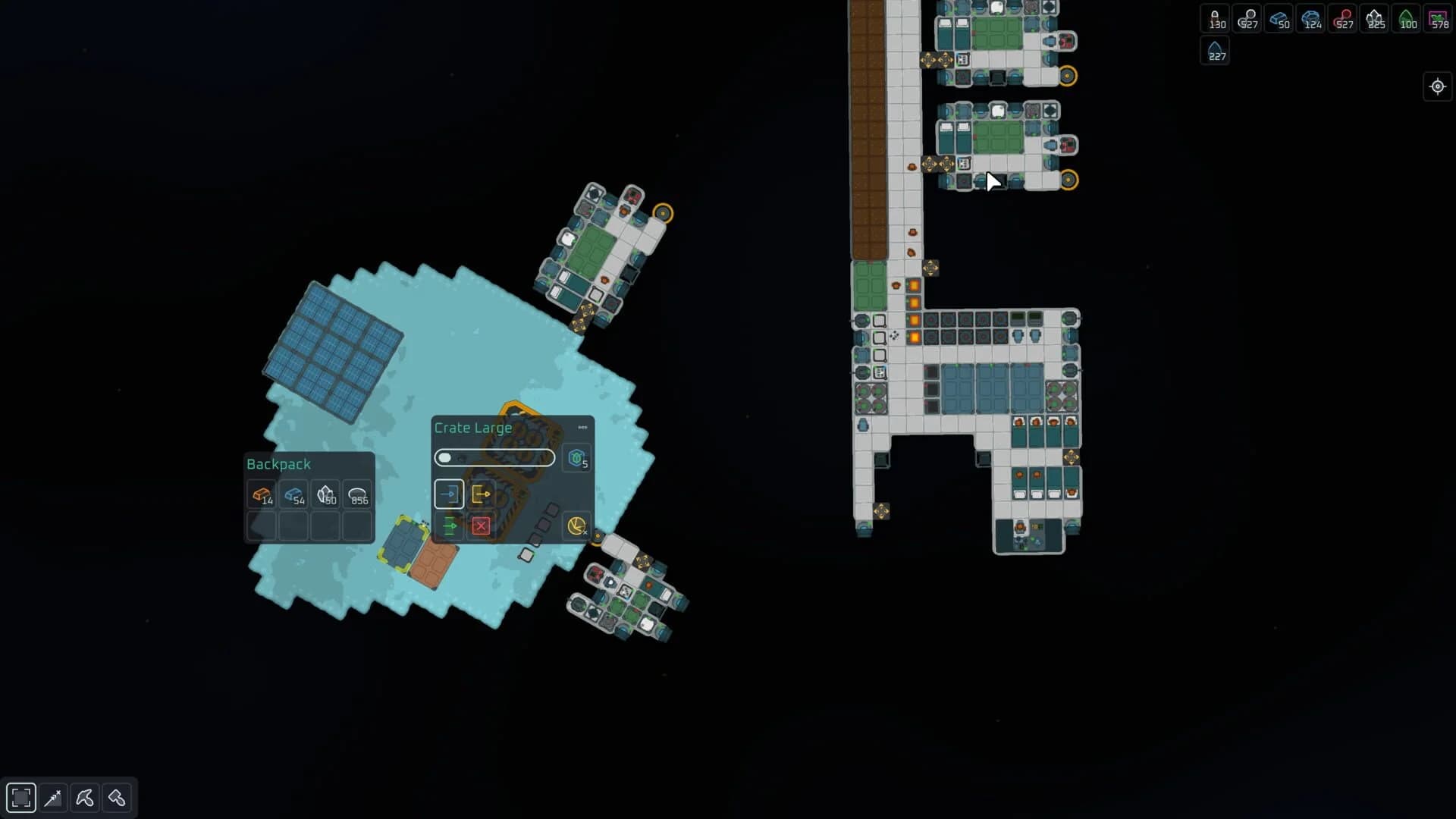
Task: Click the shield durability icon showing 5
Action: pyautogui.click(x=576, y=457)
